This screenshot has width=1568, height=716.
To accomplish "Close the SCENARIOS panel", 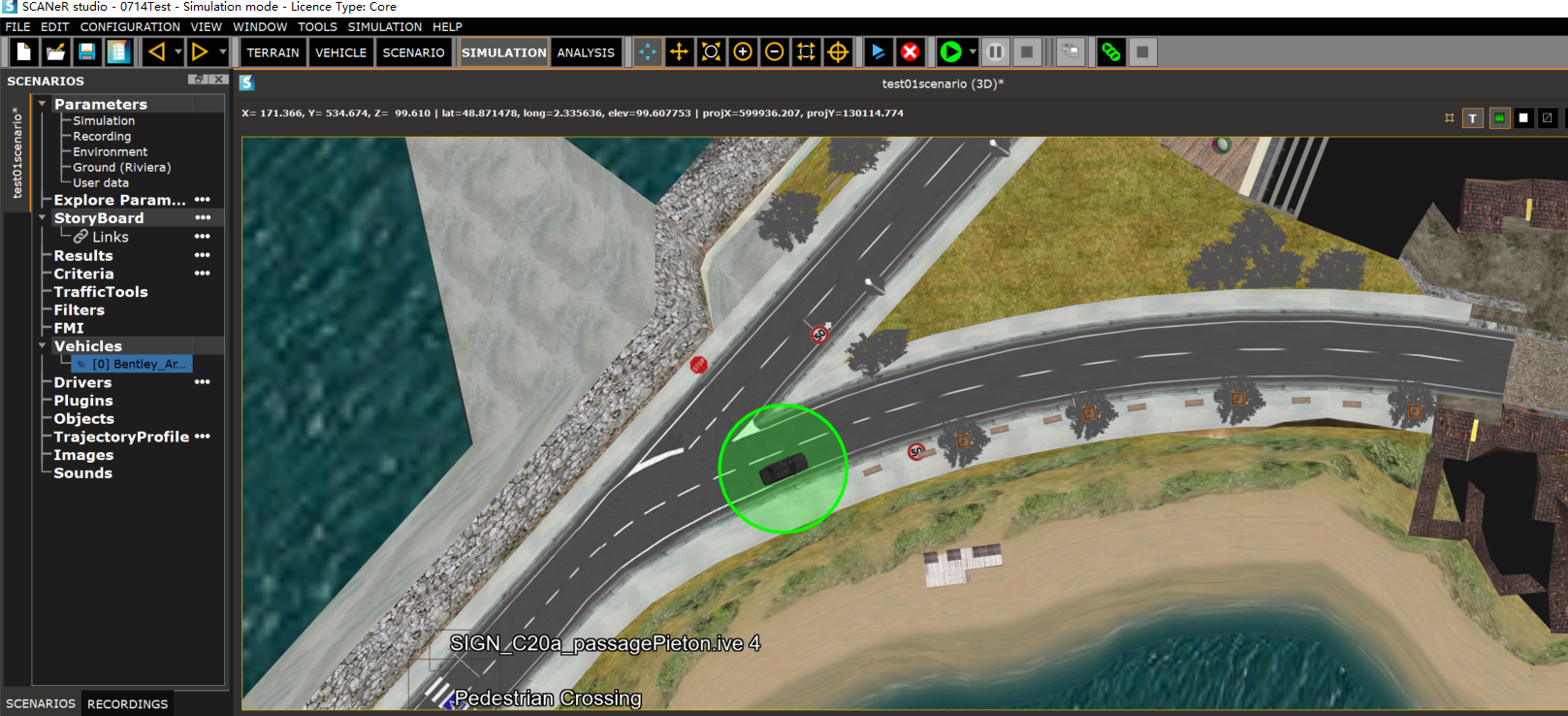I will 219,80.
